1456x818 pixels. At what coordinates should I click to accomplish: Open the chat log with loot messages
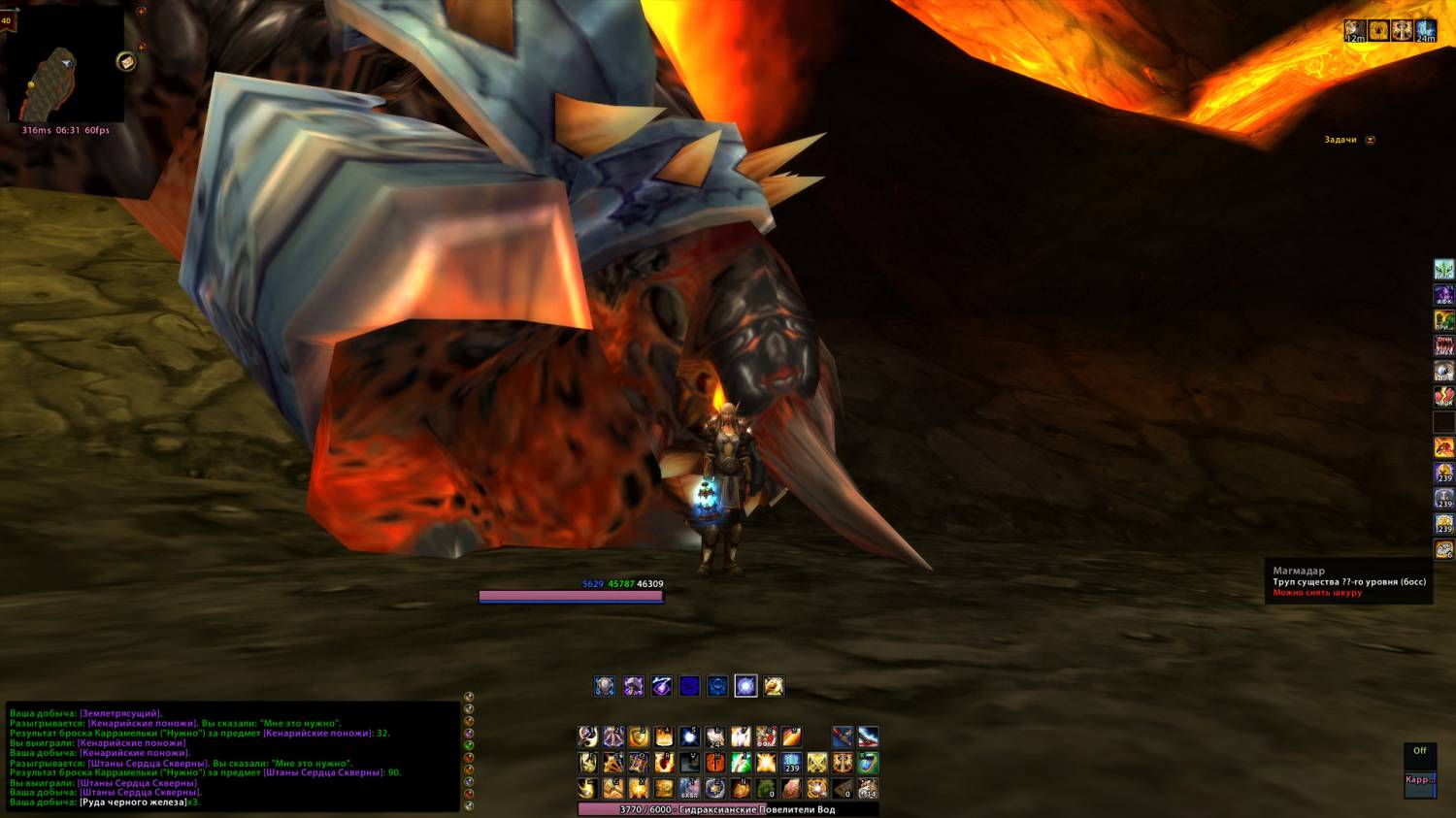pyautogui.click(x=233, y=757)
